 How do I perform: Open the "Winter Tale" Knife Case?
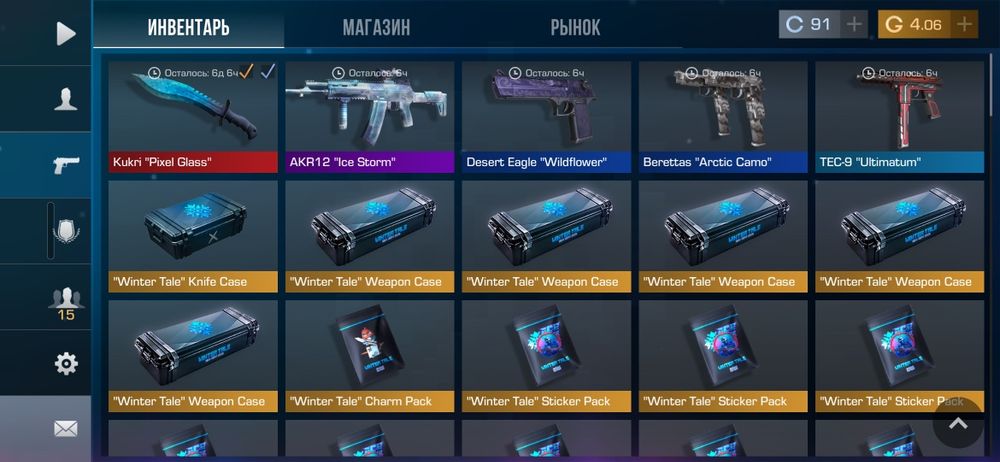tap(193, 236)
